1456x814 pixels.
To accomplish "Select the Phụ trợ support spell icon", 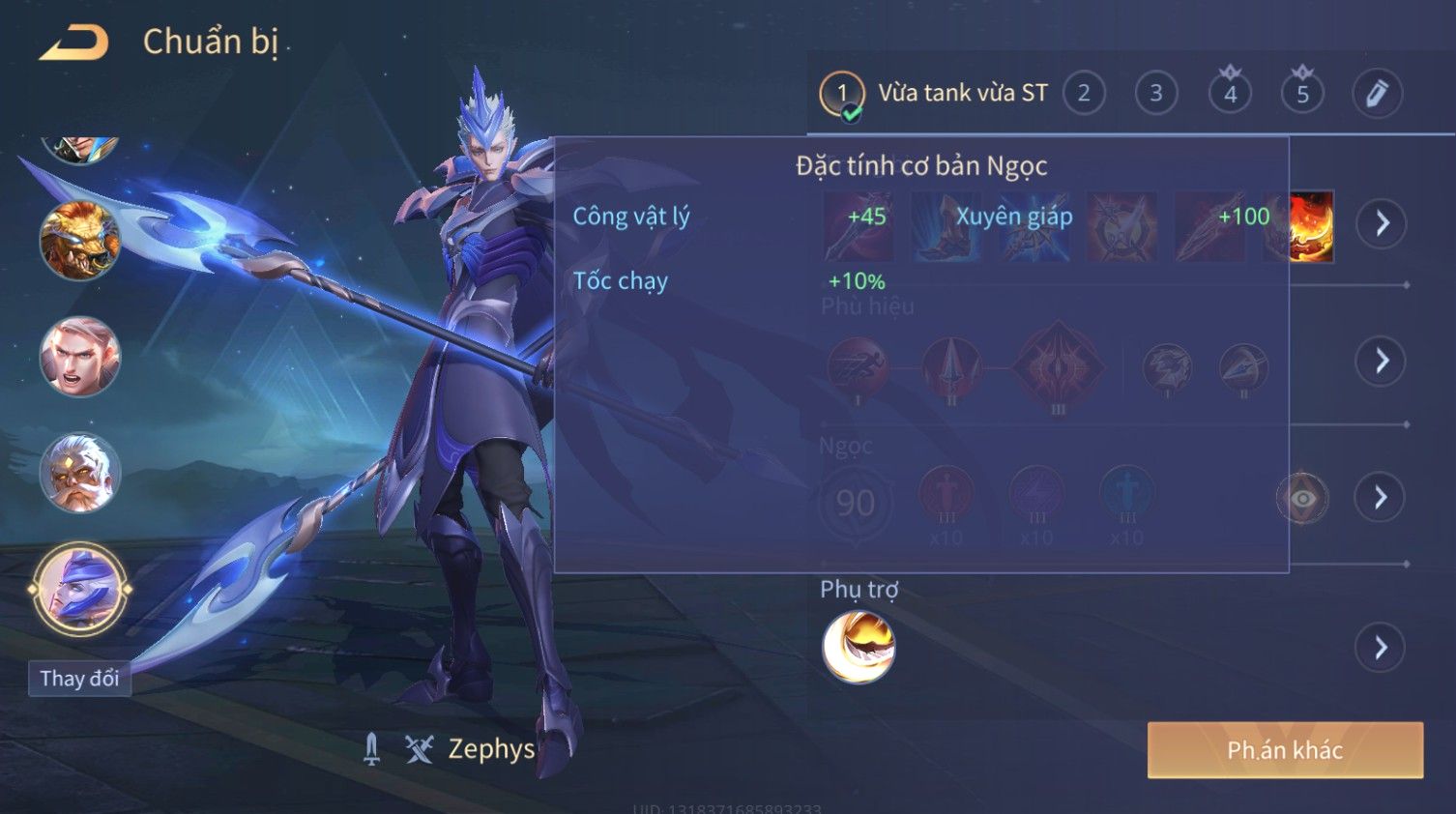I will 859,647.
